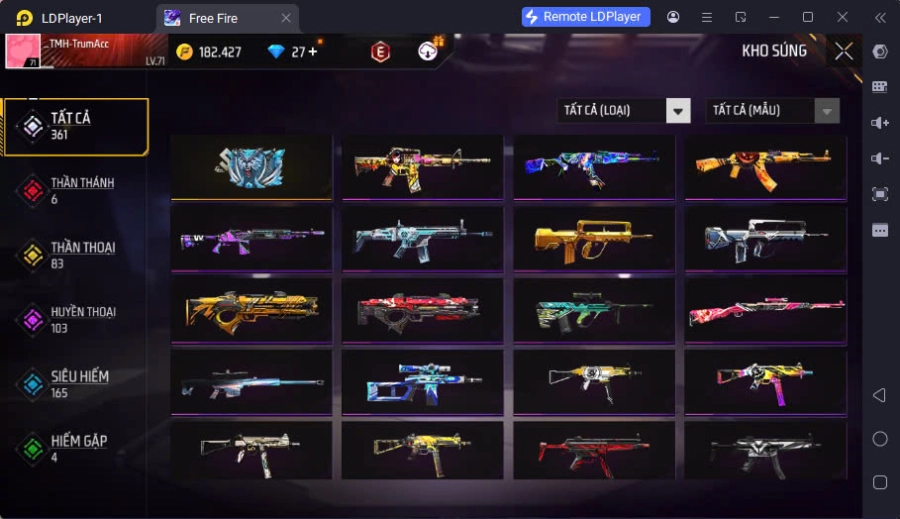The height and width of the screenshot is (519, 900).
Task: Select the pink long sniper rifle skin
Action: click(x=765, y=310)
